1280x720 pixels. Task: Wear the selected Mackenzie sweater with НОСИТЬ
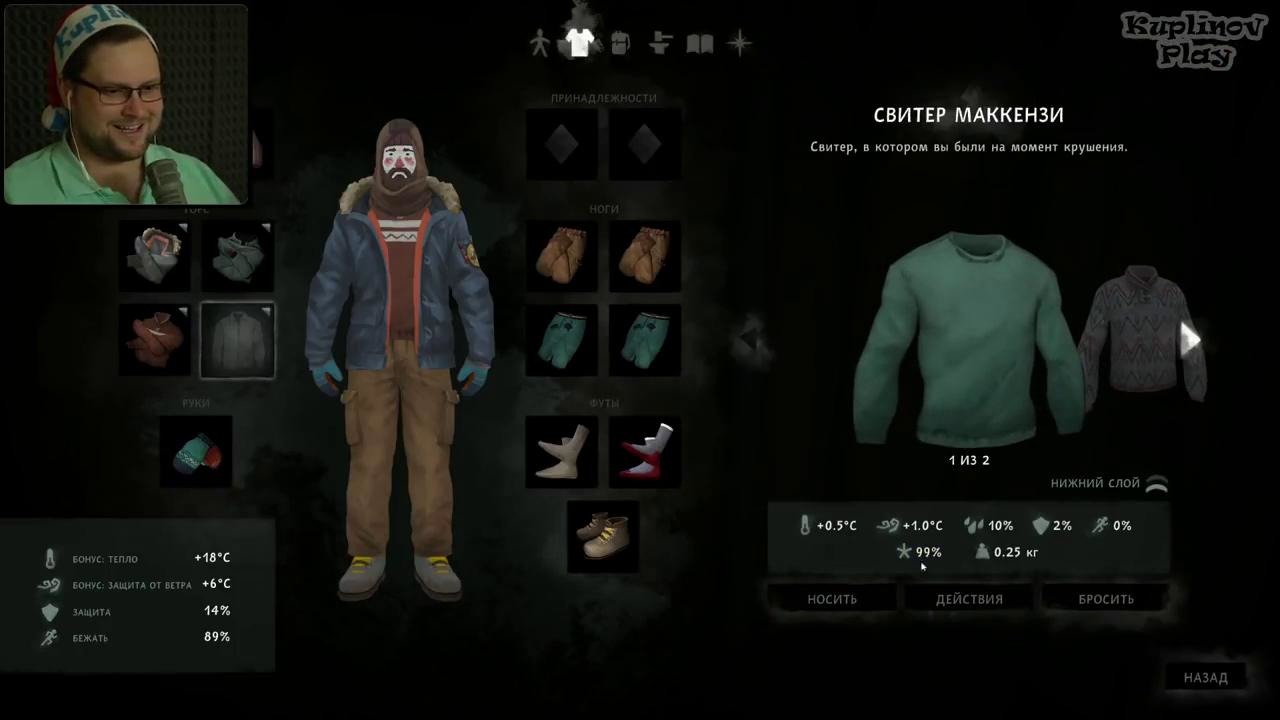pyautogui.click(x=832, y=599)
